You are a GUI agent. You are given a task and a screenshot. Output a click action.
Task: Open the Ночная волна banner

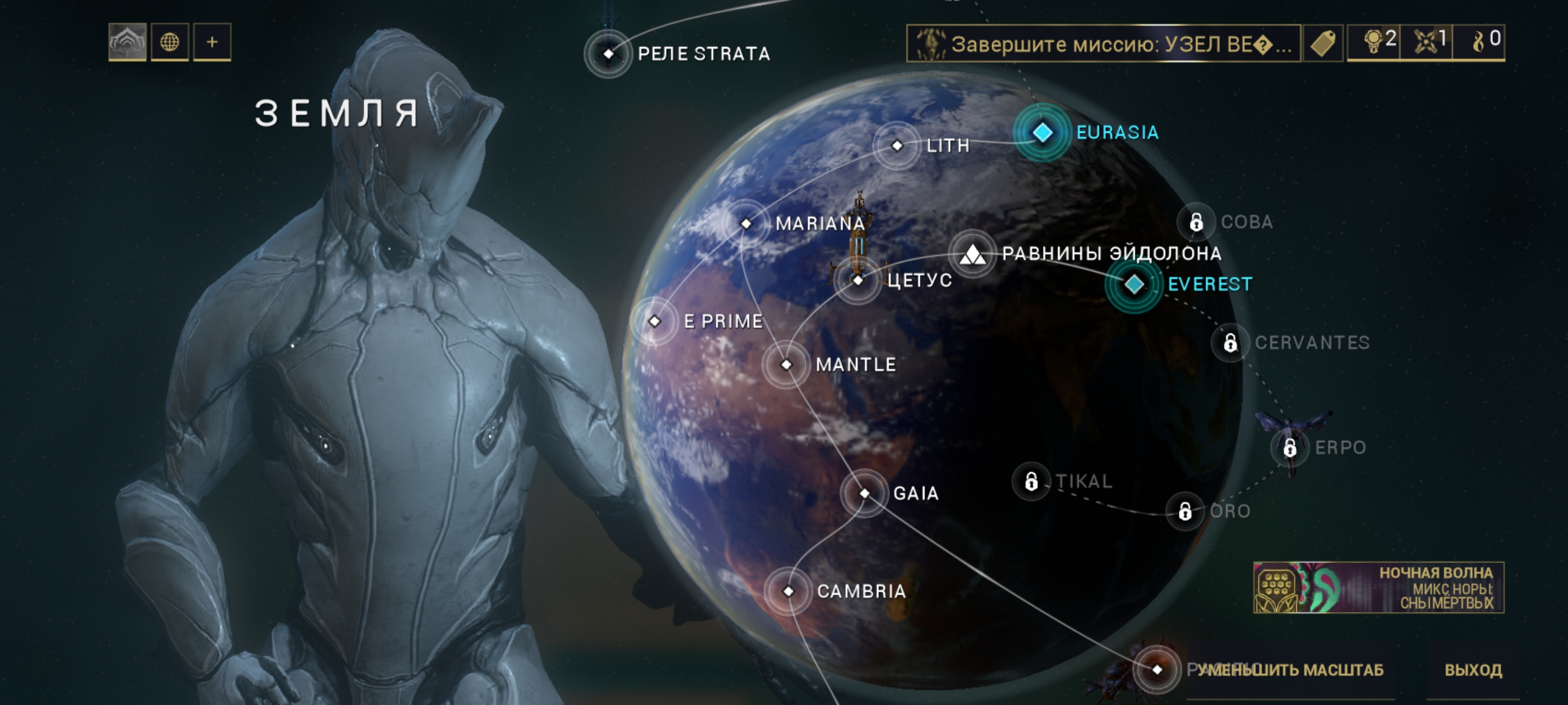(x=1378, y=587)
